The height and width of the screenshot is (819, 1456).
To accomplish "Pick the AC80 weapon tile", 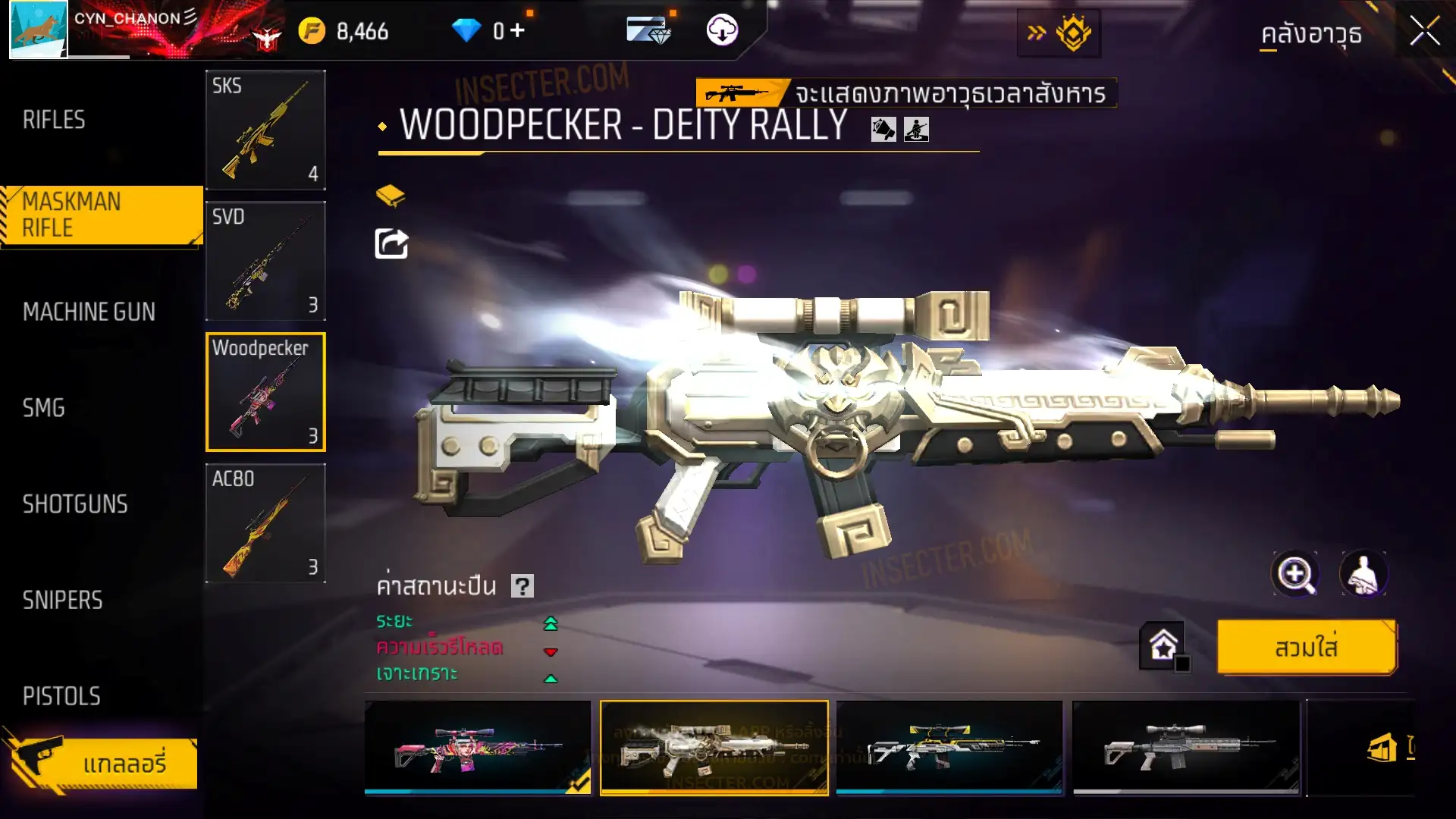I will [x=265, y=523].
